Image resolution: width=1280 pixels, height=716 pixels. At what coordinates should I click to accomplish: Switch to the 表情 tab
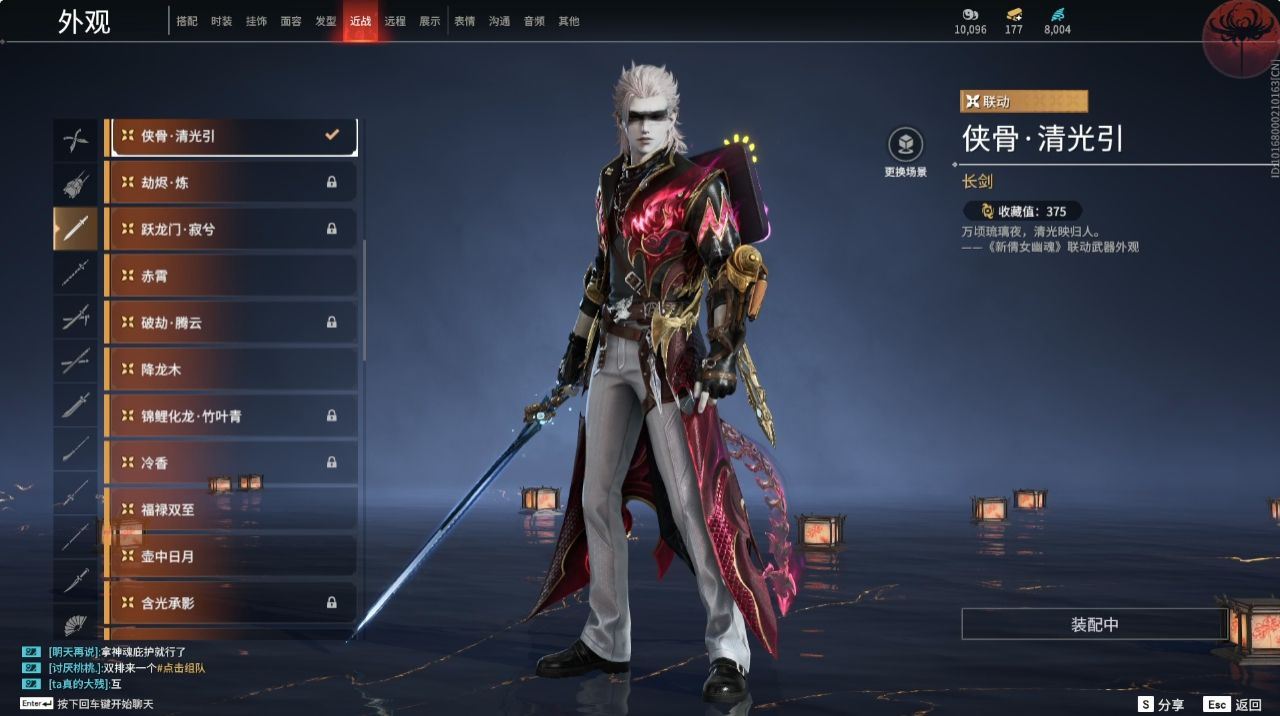pos(464,21)
